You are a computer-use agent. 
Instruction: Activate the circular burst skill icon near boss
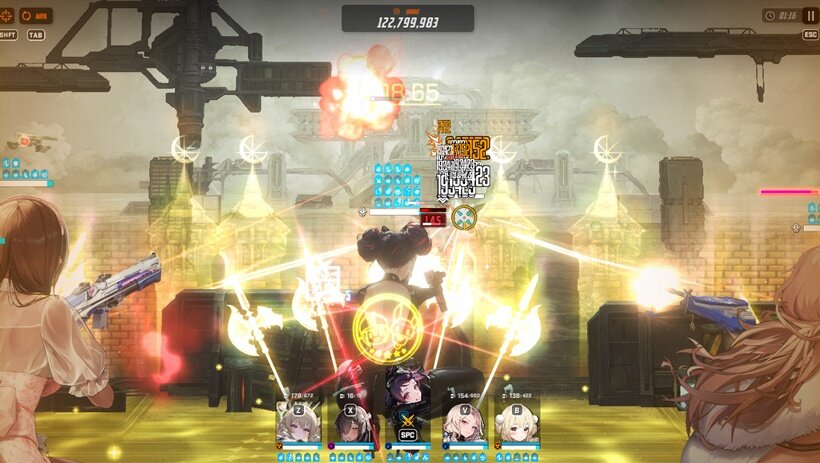463,217
